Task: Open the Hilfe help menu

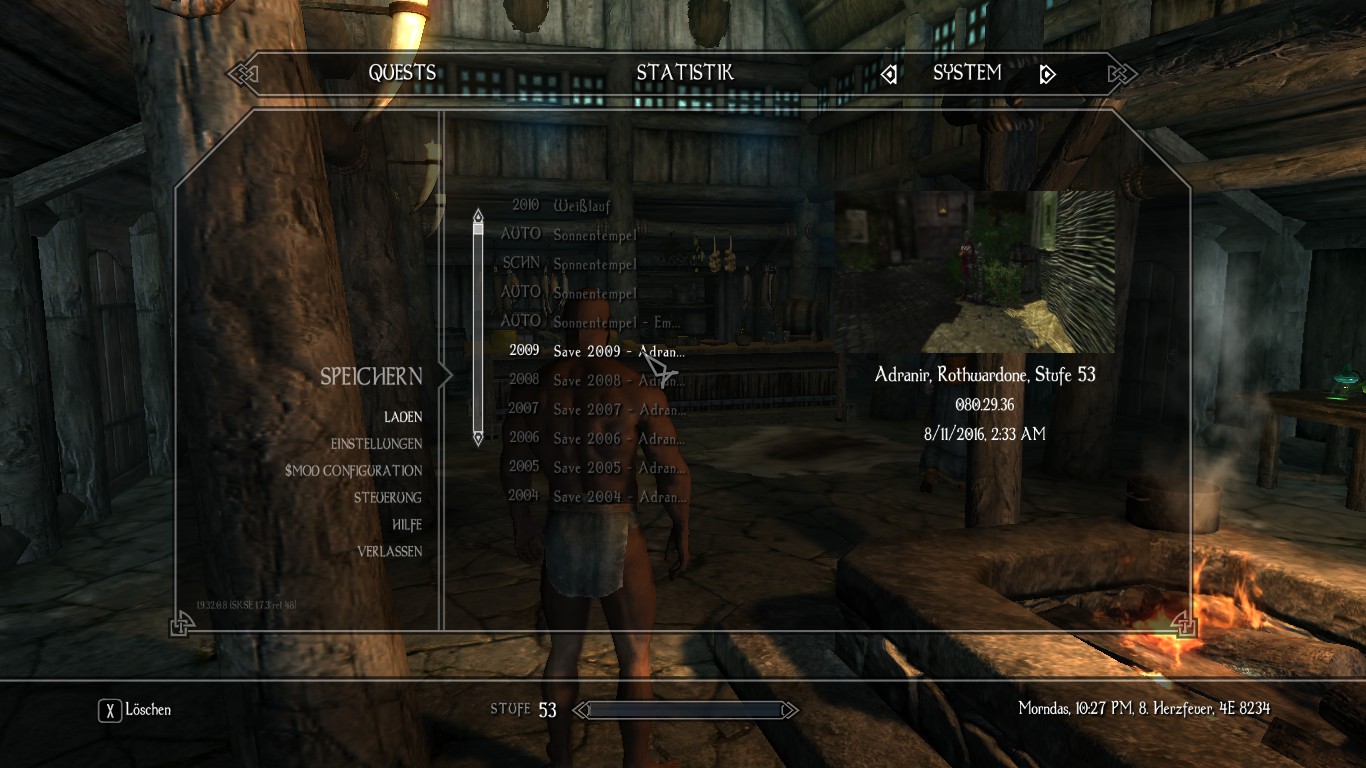Action: [407, 525]
